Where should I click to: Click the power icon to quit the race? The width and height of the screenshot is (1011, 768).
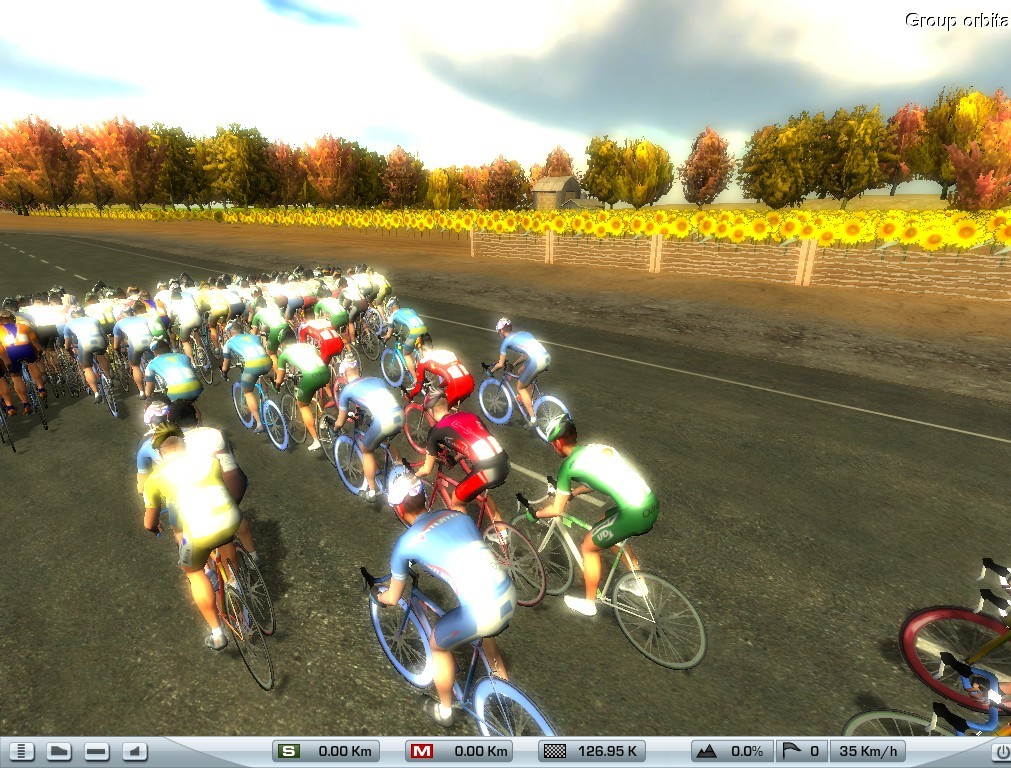pos(1001,751)
